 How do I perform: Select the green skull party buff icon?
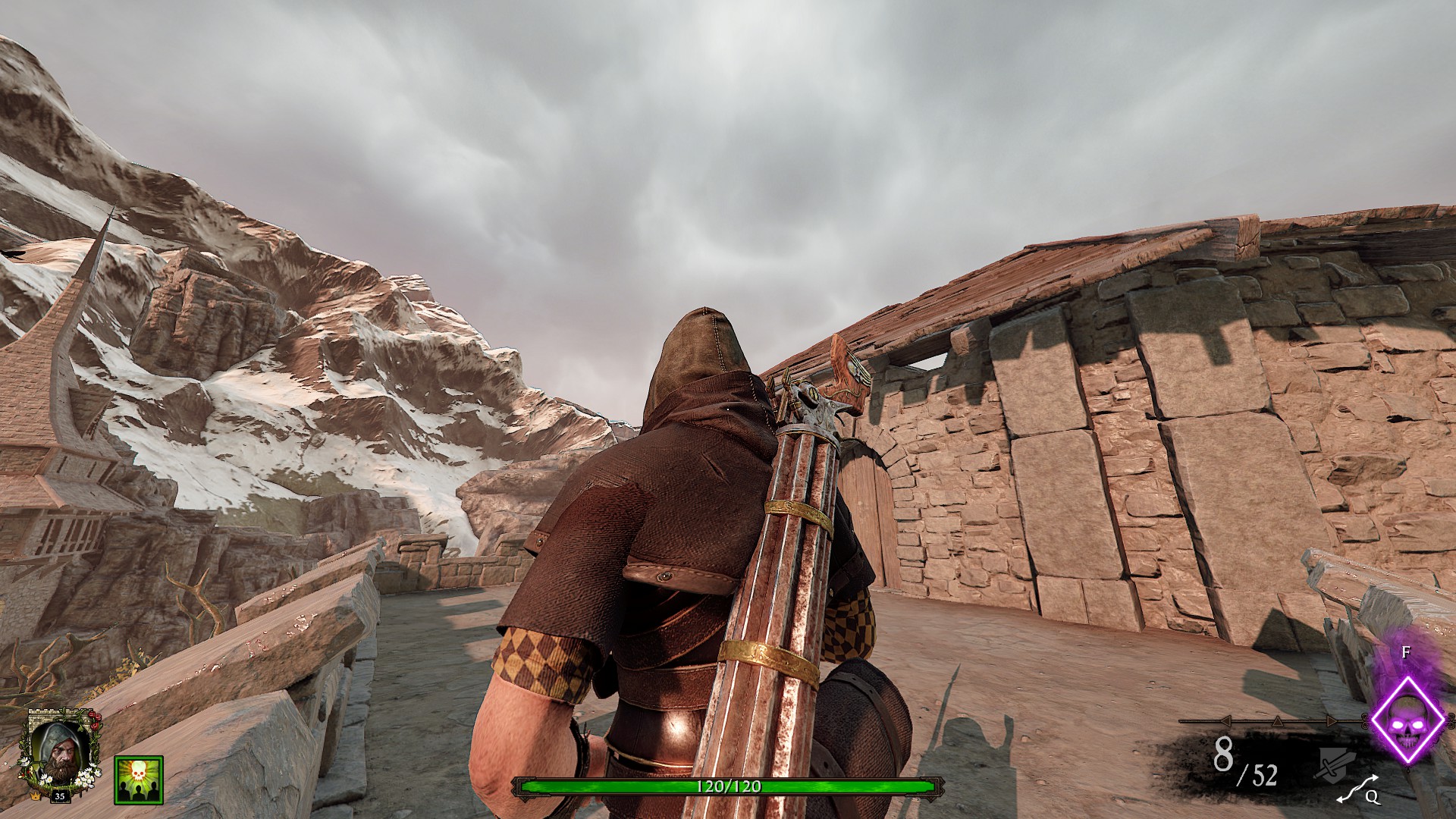139,779
